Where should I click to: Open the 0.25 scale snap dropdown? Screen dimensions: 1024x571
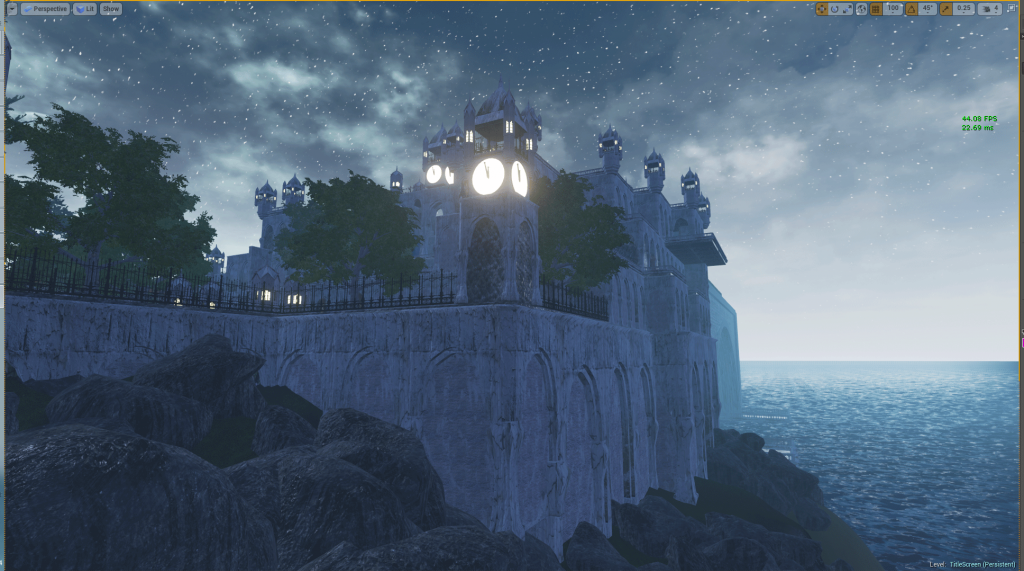click(x=963, y=9)
